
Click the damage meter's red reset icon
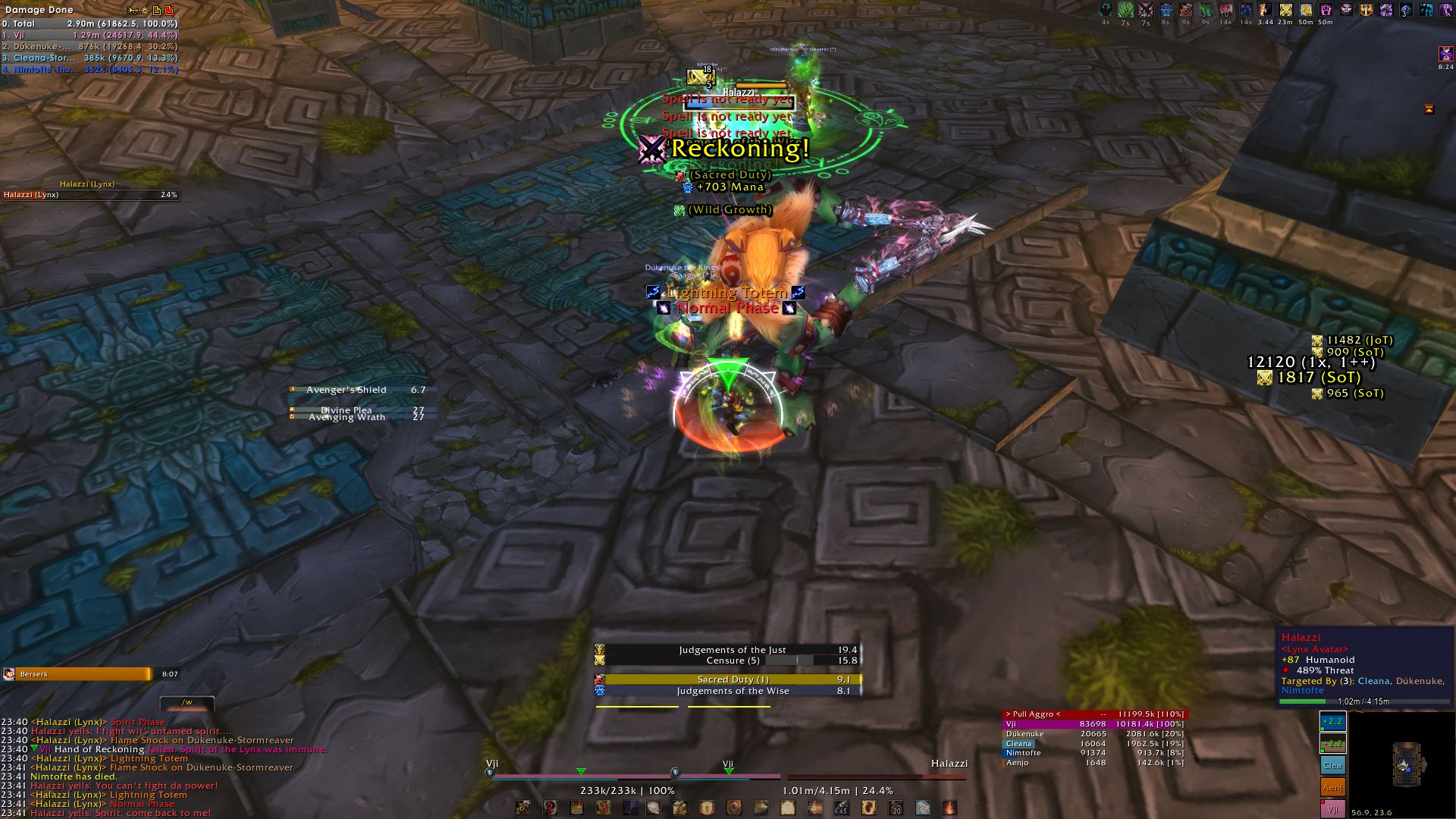(169, 10)
